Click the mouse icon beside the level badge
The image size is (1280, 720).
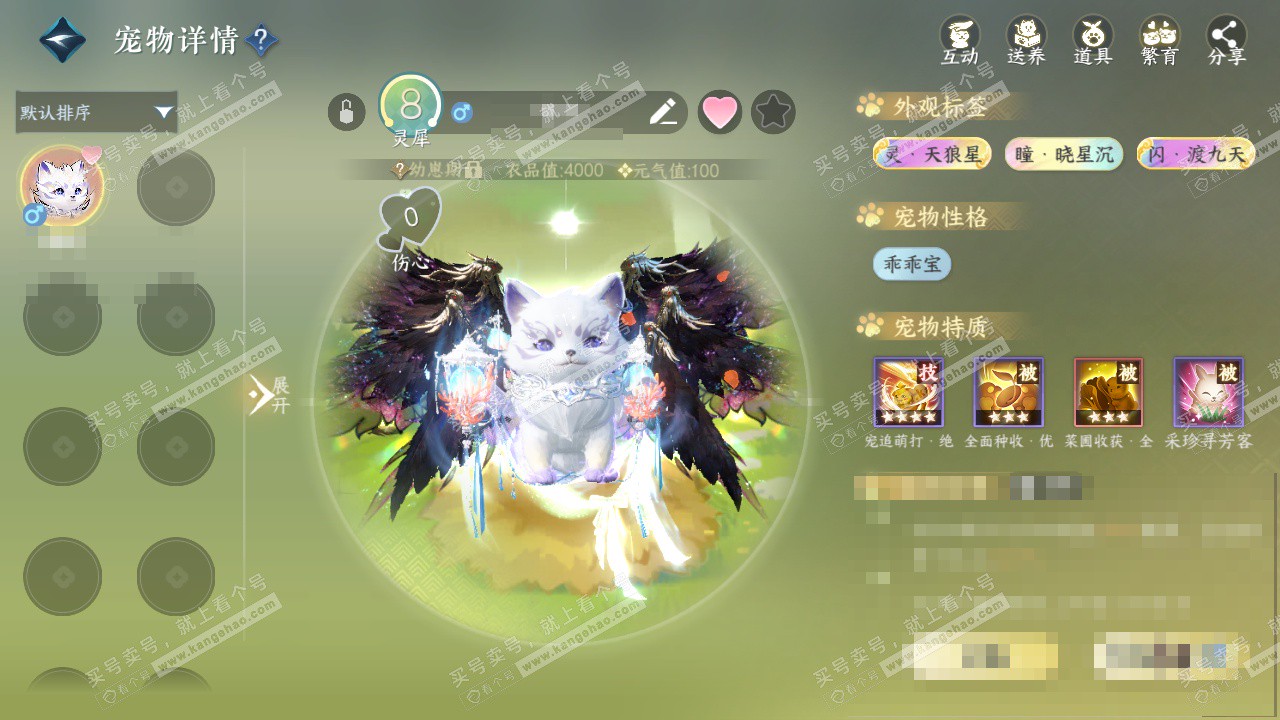click(x=346, y=112)
